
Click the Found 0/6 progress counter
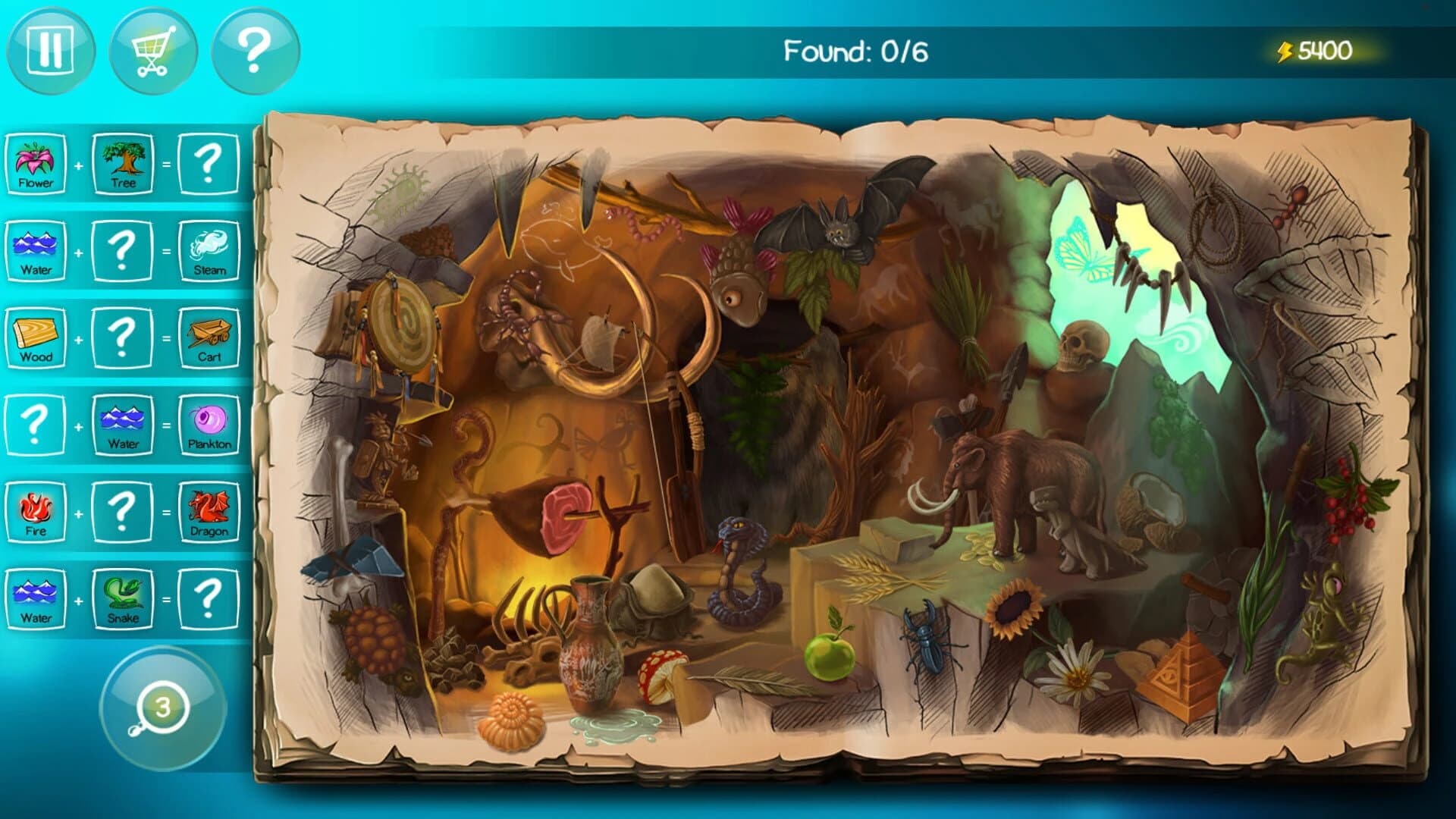(x=858, y=52)
